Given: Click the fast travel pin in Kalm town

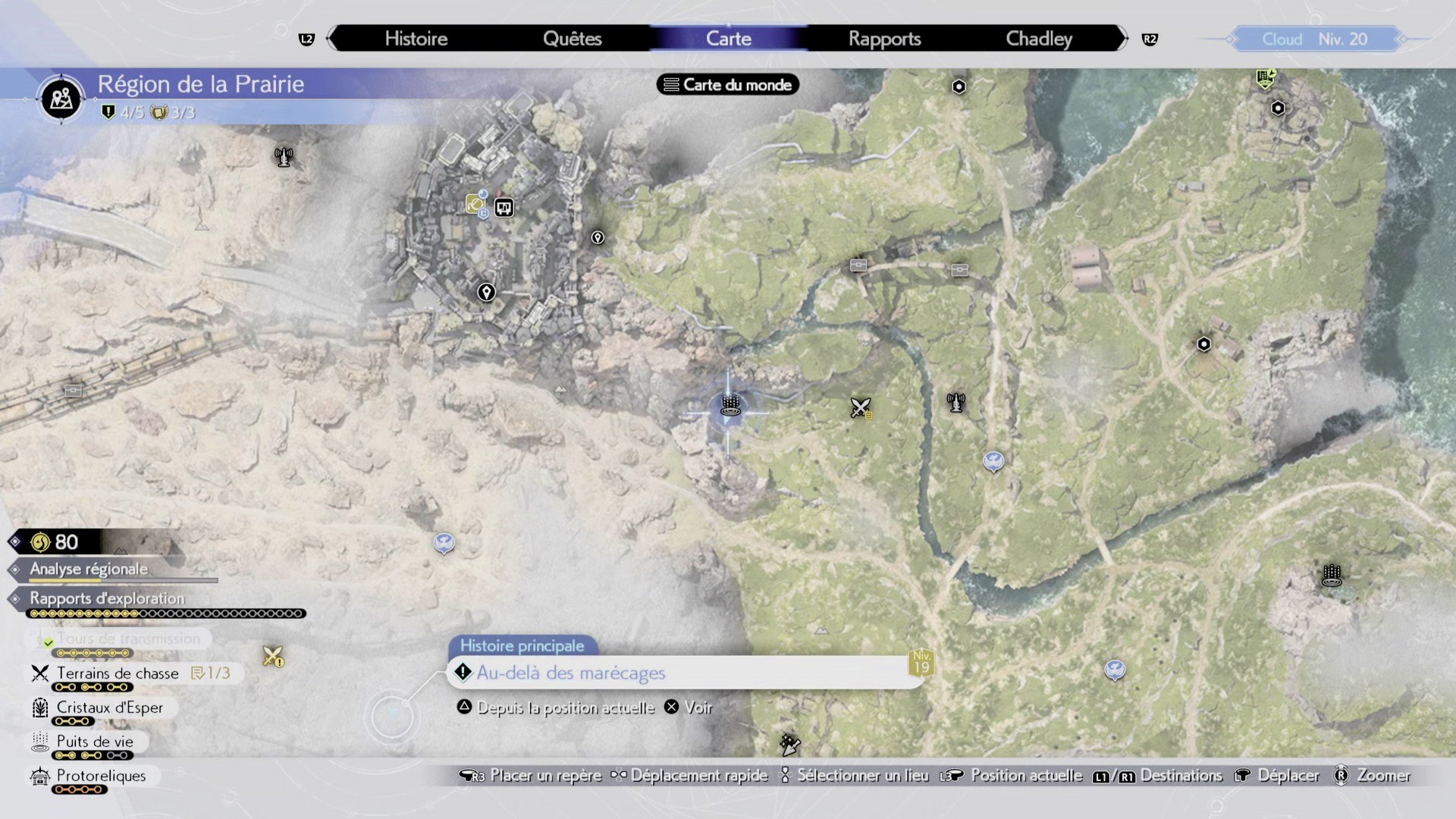Looking at the screenshot, I should tap(486, 292).
